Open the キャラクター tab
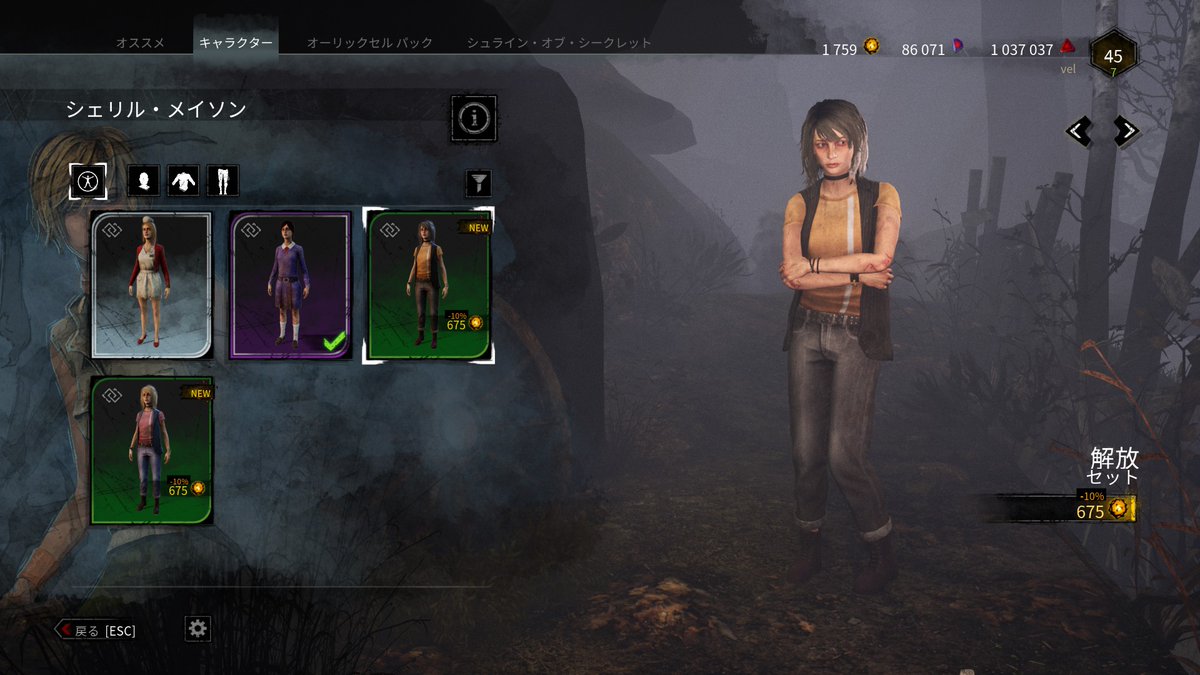 coord(235,43)
